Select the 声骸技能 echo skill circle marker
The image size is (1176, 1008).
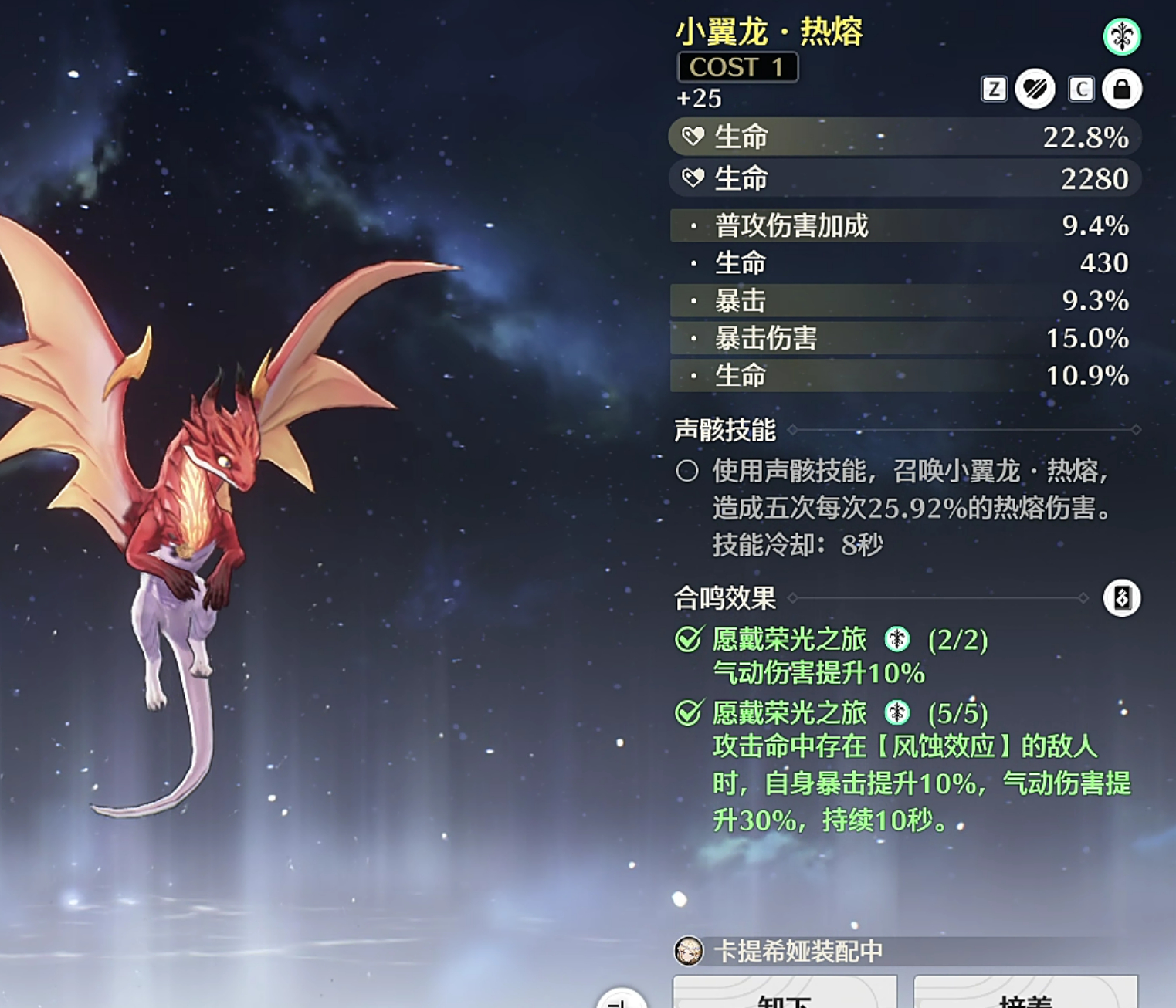click(687, 471)
